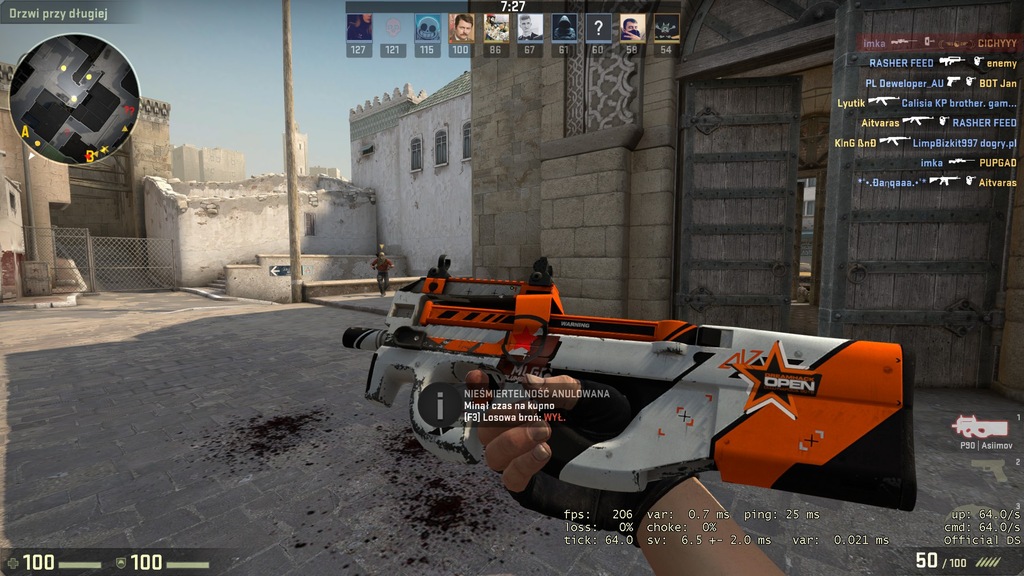Screen dimensions: 1024x576
Task: Select the skull and crossbones avatar scoring 54
Action: 666,27
